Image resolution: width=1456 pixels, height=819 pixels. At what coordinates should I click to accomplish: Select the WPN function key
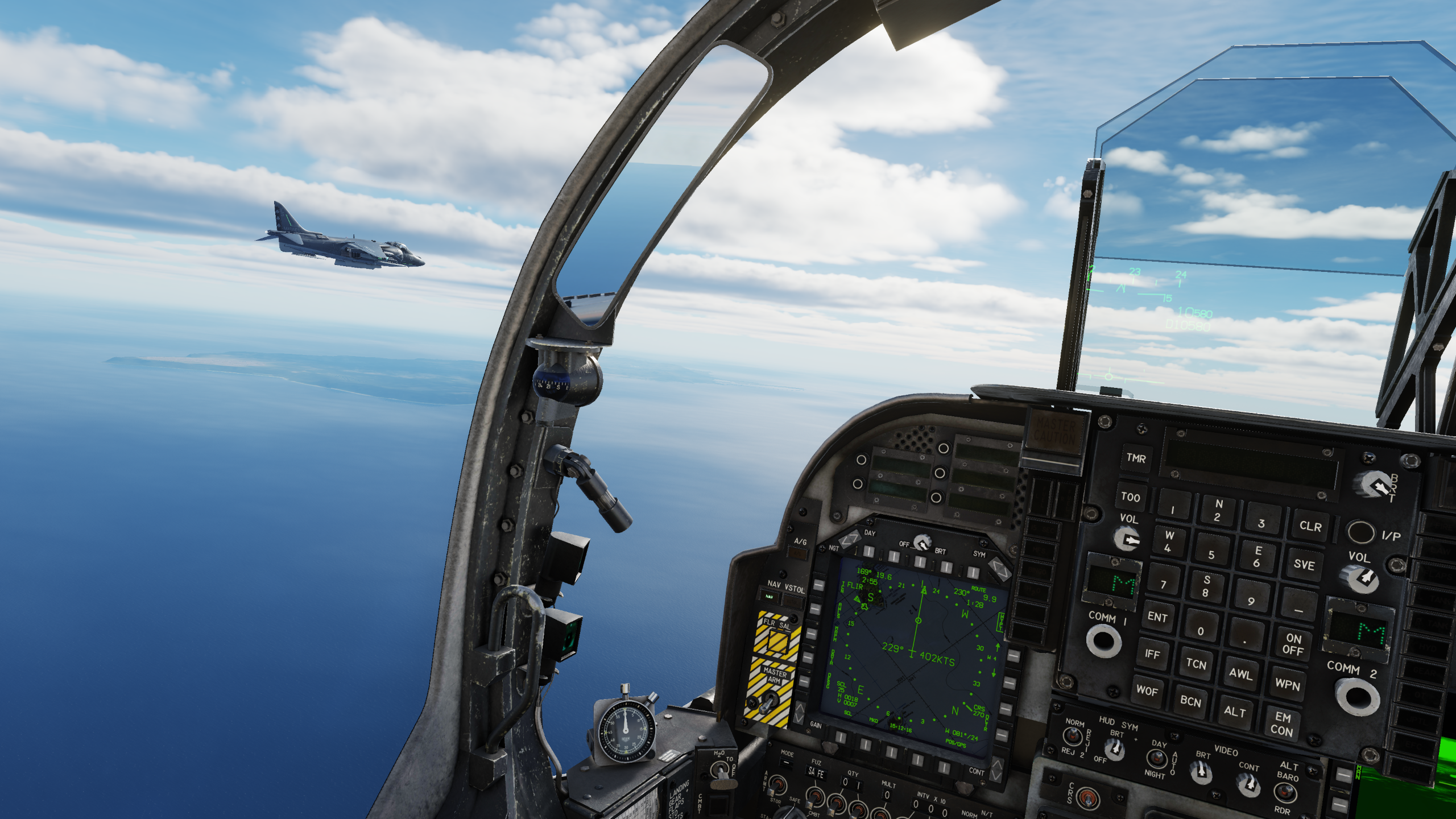[1288, 684]
